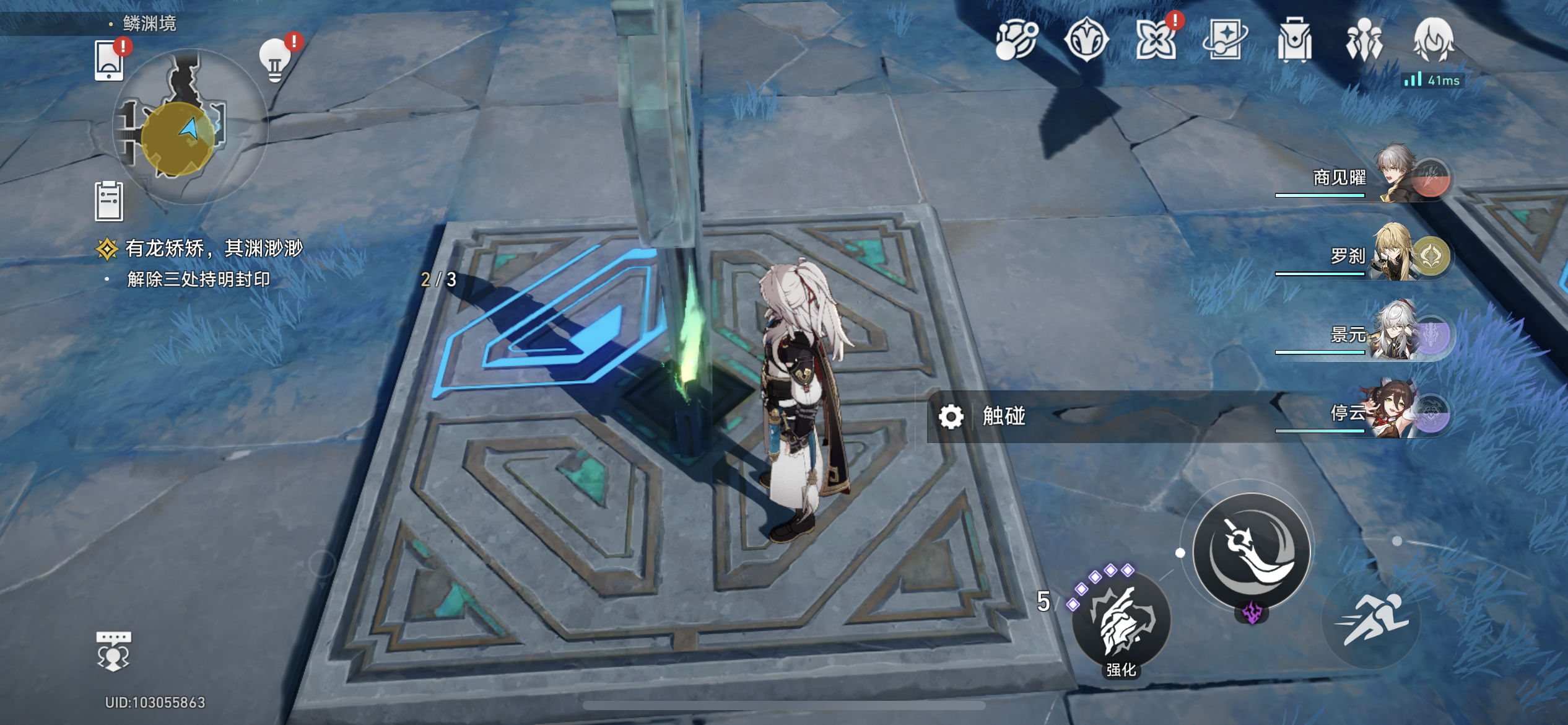This screenshot has width=1568, height=725.
Task: Select the tracked quest 有龙矫矫，其渊渺渺
Action: click(x=213, y=248)
